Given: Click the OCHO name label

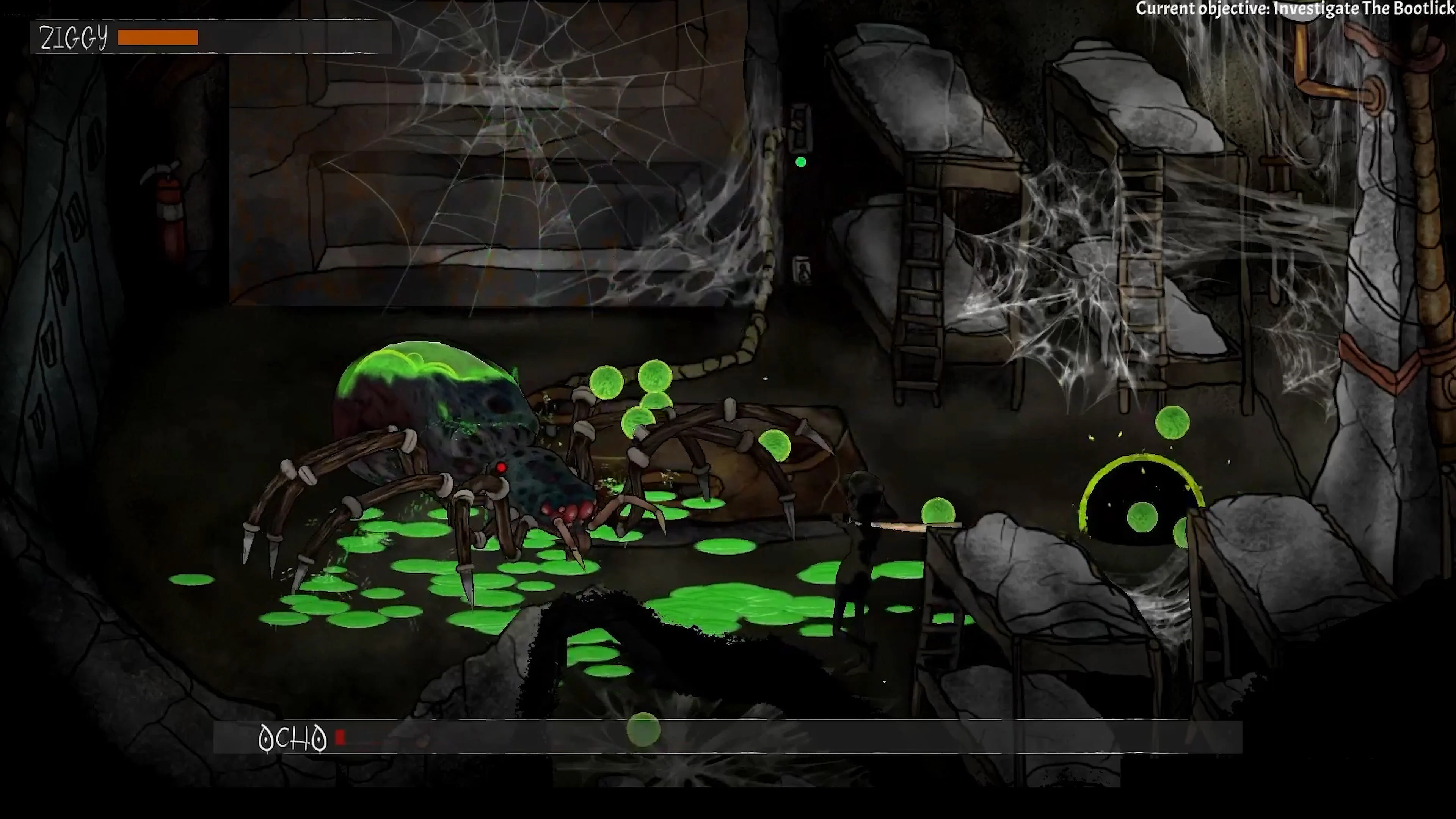Looking at the screenshot, I should (x=293, y=737).
